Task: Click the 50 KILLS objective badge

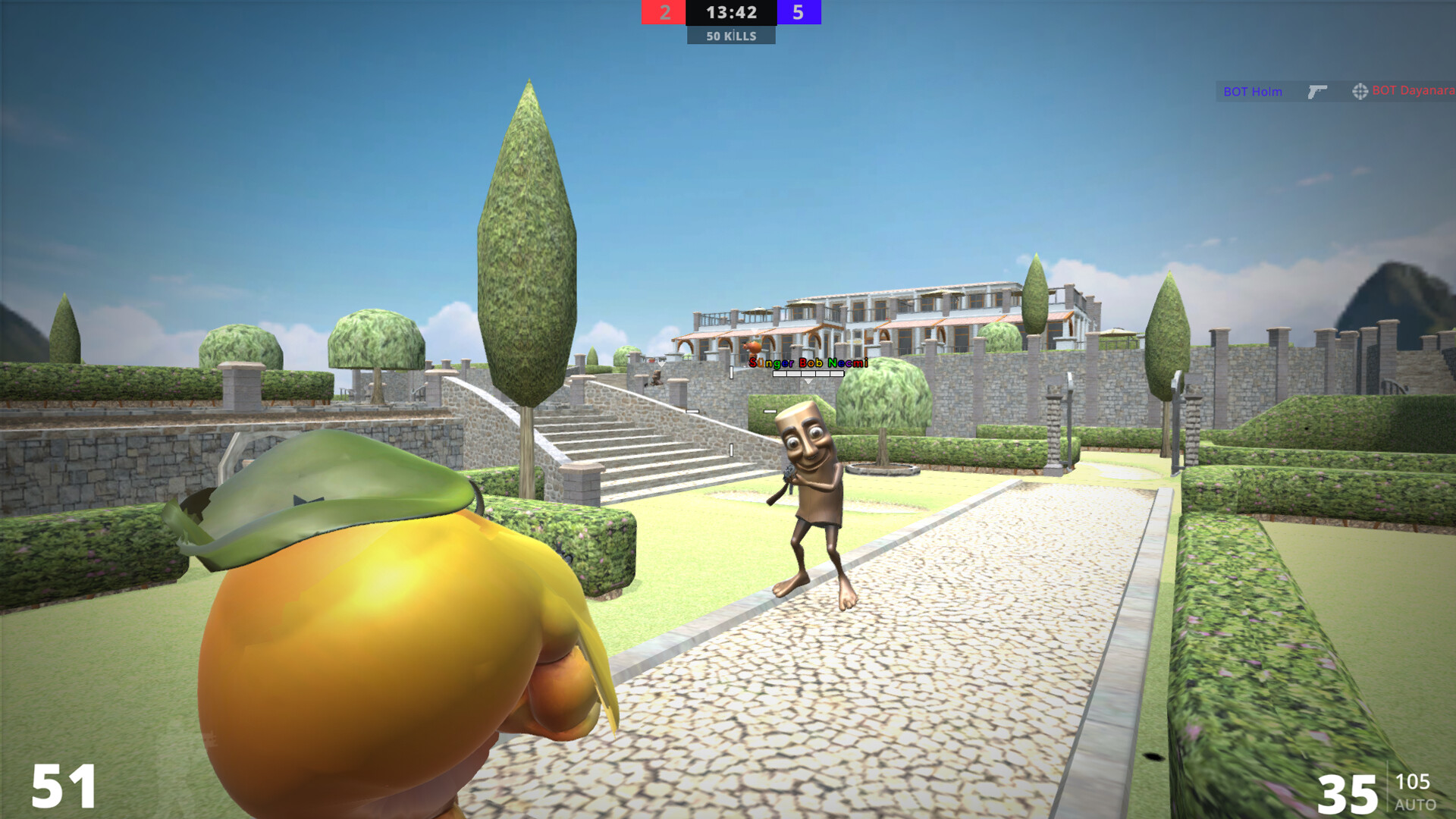Action: (x=730, y=35)
